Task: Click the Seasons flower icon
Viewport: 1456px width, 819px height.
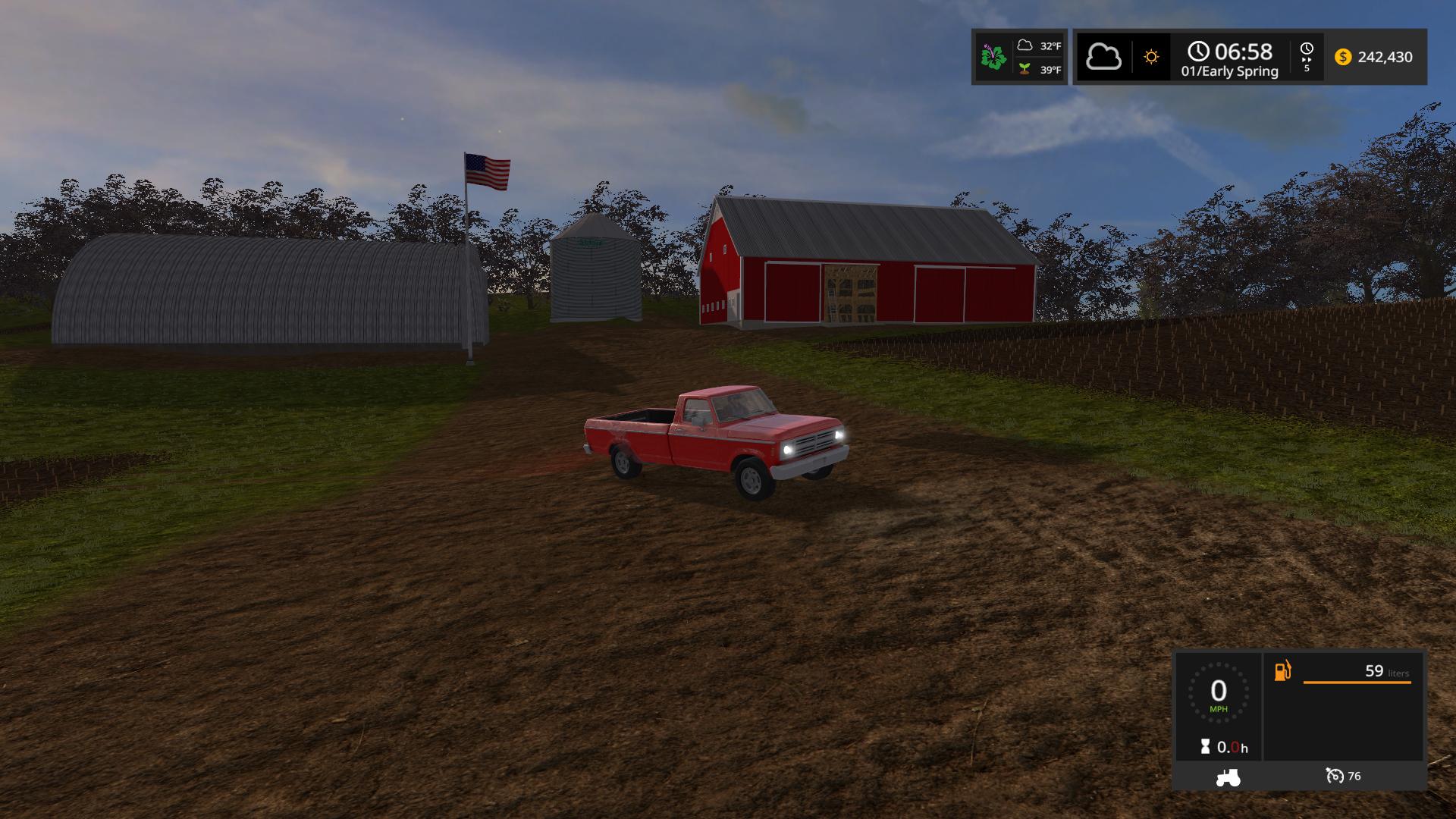Action: point(993,57)
